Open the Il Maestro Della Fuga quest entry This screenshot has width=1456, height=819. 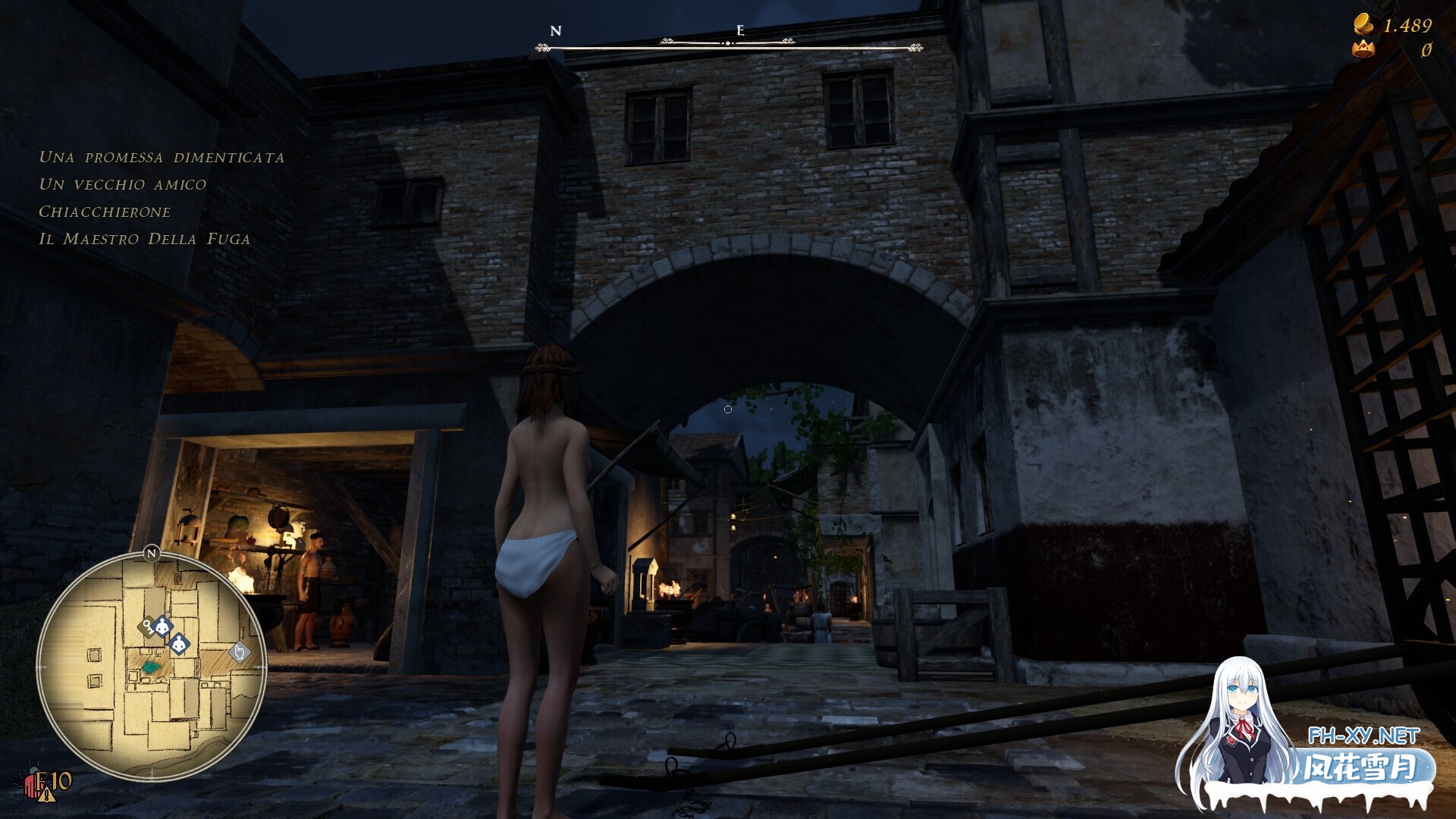pos(146,240)
